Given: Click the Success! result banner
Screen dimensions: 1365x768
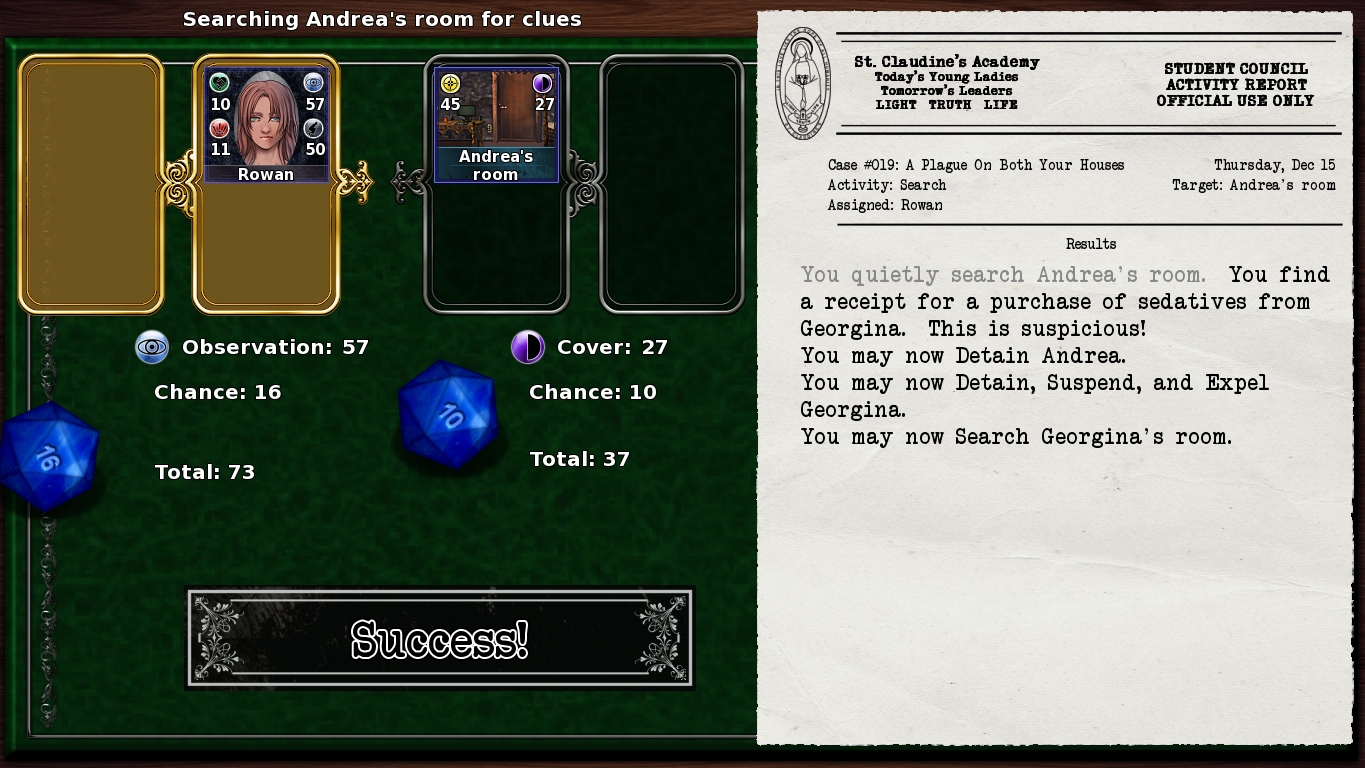Looking at the screenshot, I should [x=440, y=639].
